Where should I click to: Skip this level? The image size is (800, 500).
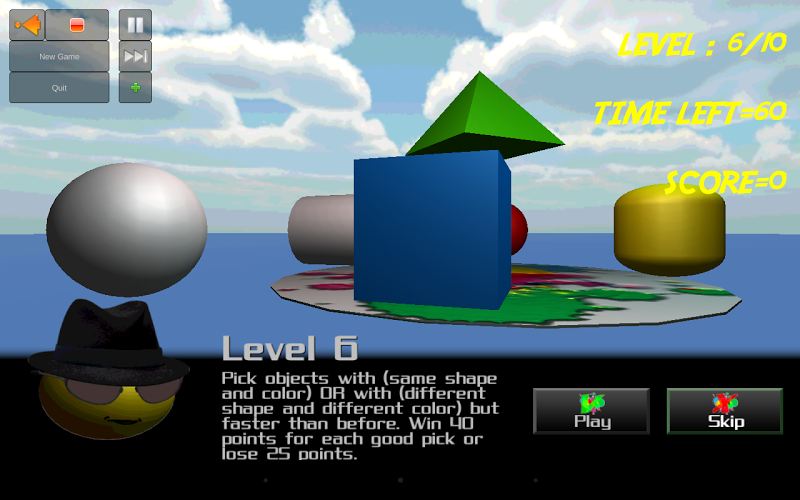coord(725,411)
